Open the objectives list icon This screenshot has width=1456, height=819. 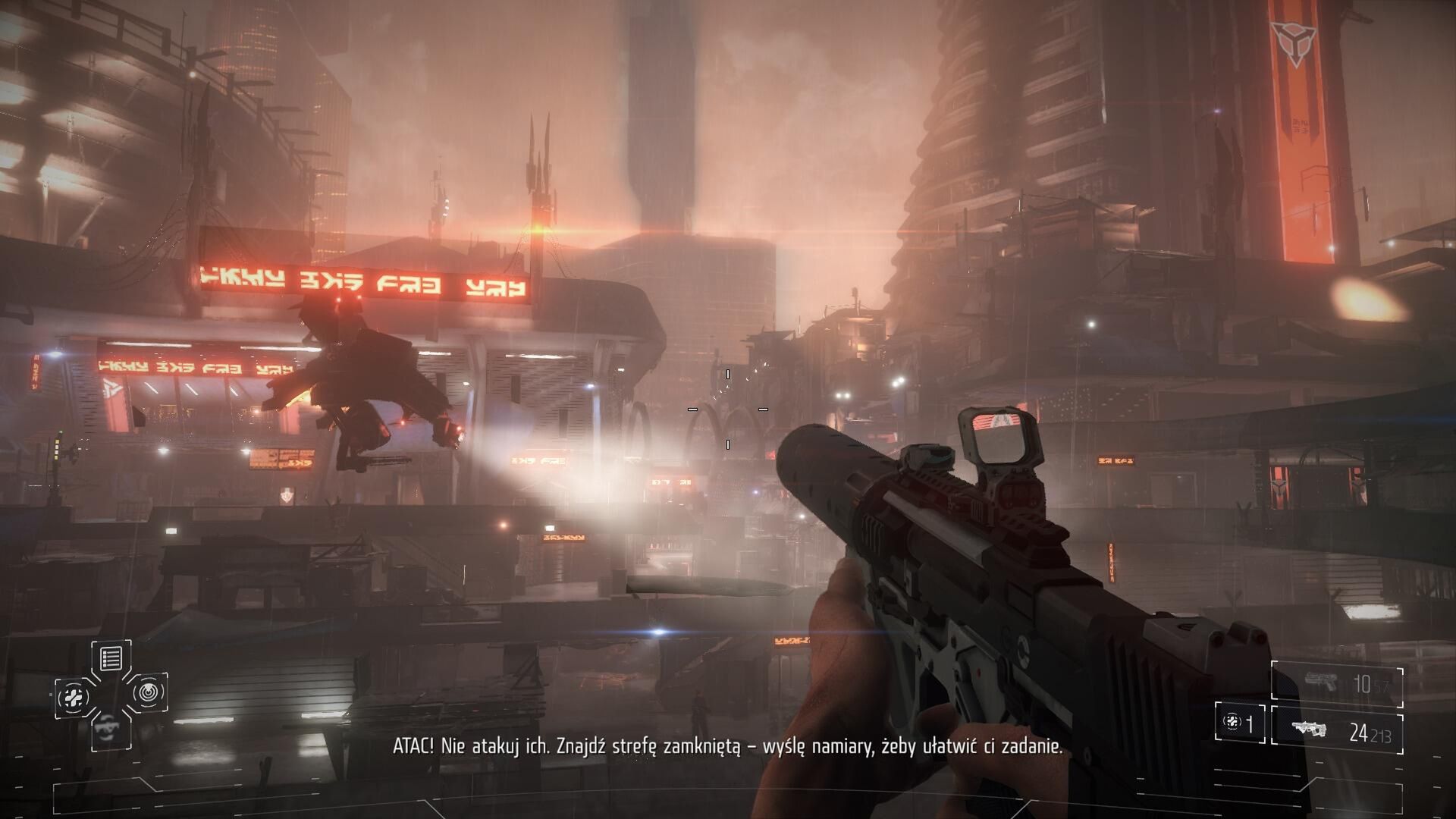tap(111, 658)
